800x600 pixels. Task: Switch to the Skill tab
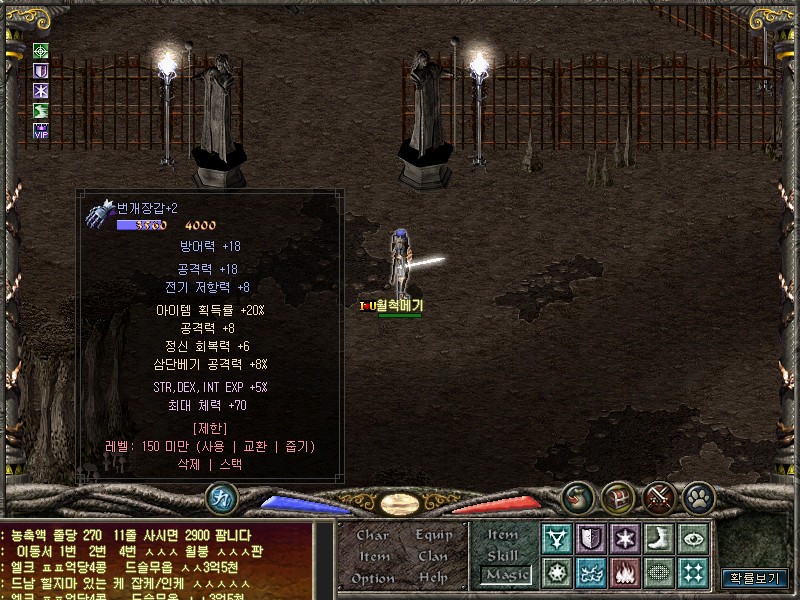pyautogui.click(x=503, y=555)
